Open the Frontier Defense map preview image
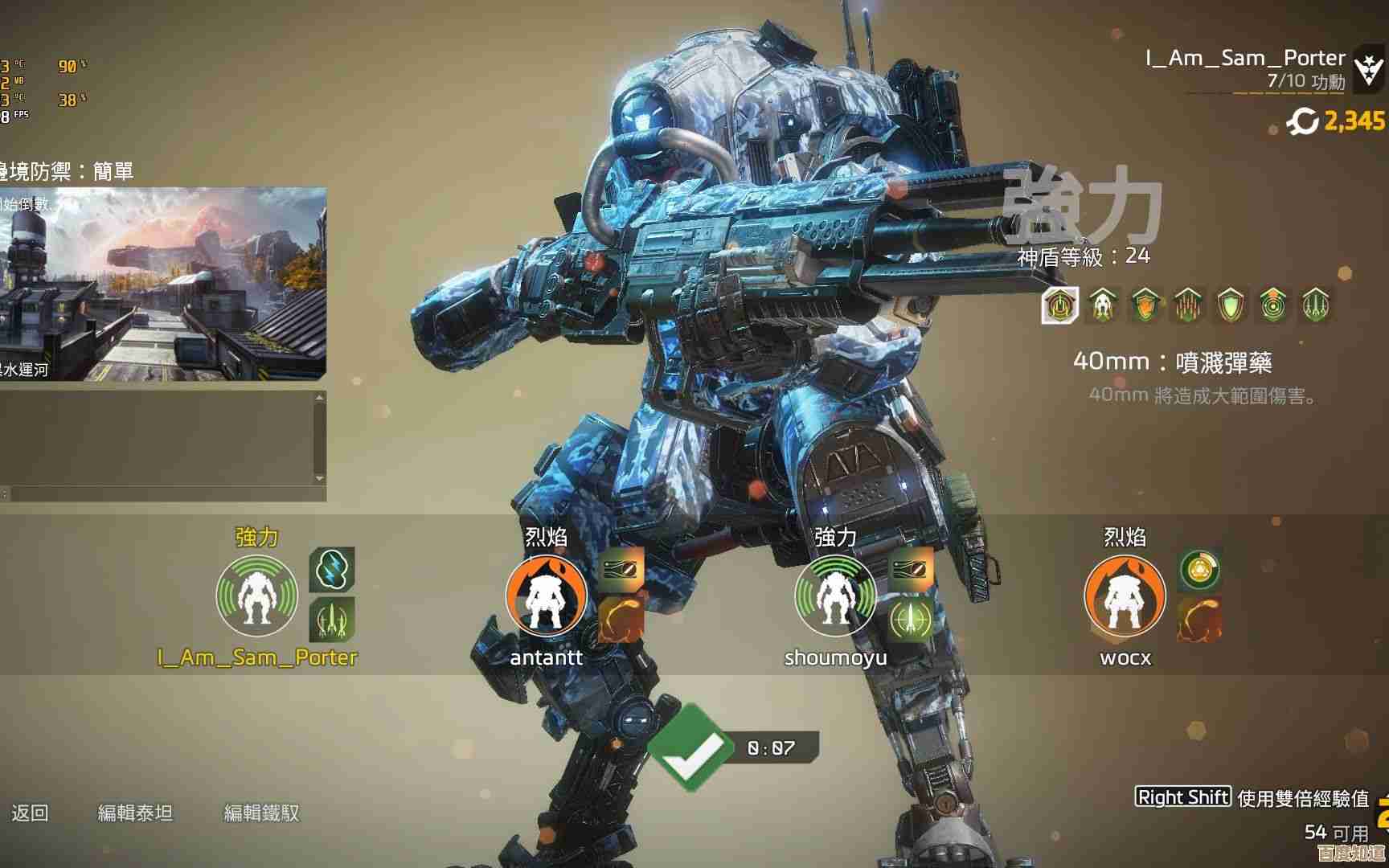The width and height of the screenshot is (1389, 868). tap(162, 284)
